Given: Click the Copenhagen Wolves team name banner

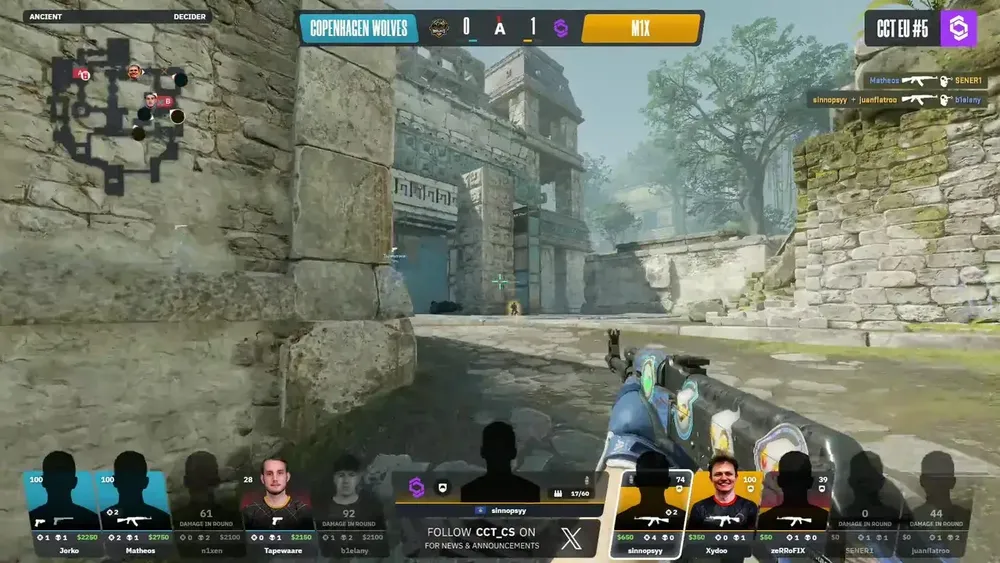Looking at the screenshot, I should point(359,27).
